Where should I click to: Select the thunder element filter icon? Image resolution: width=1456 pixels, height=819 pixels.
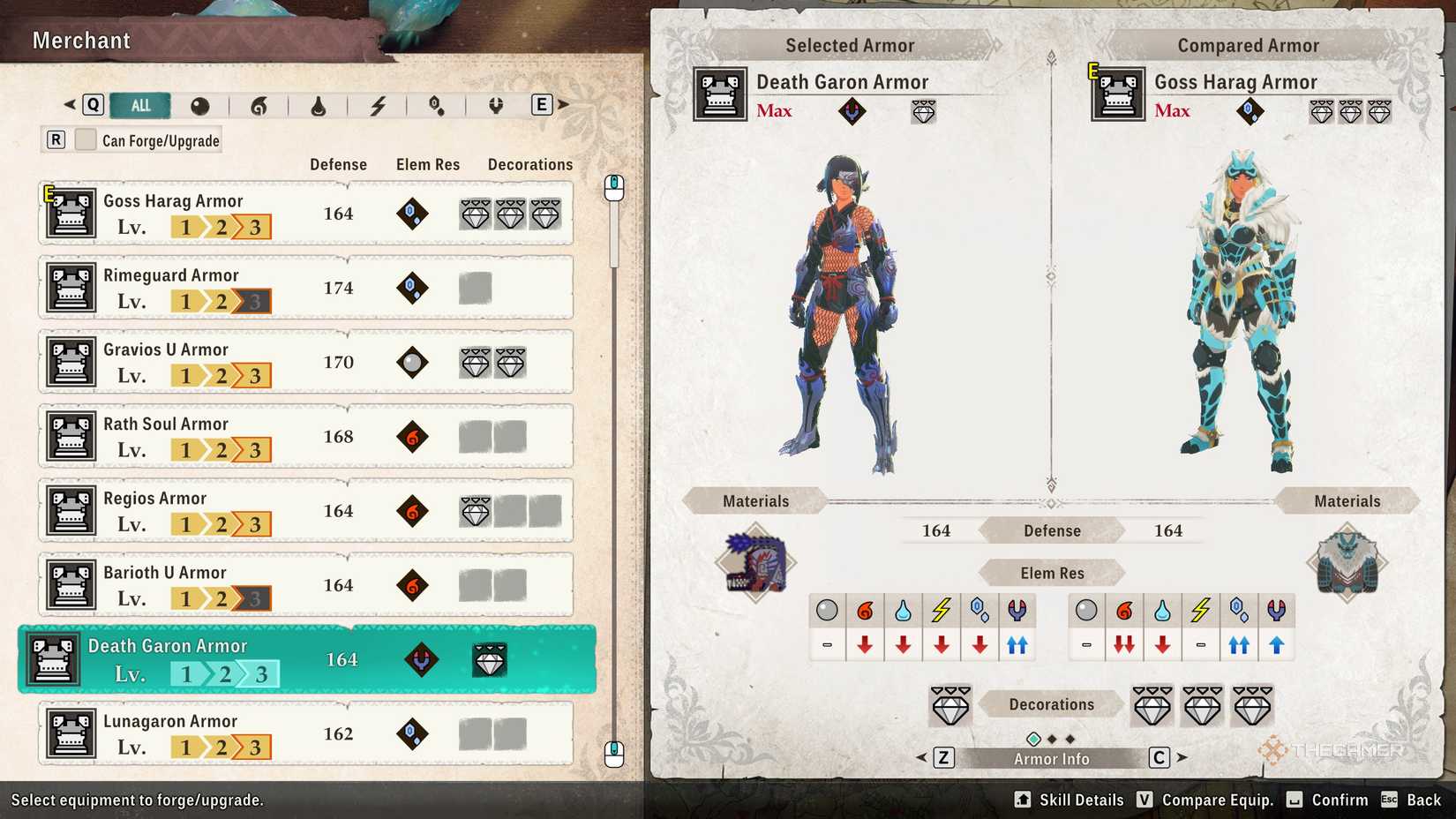click(378, 105)
